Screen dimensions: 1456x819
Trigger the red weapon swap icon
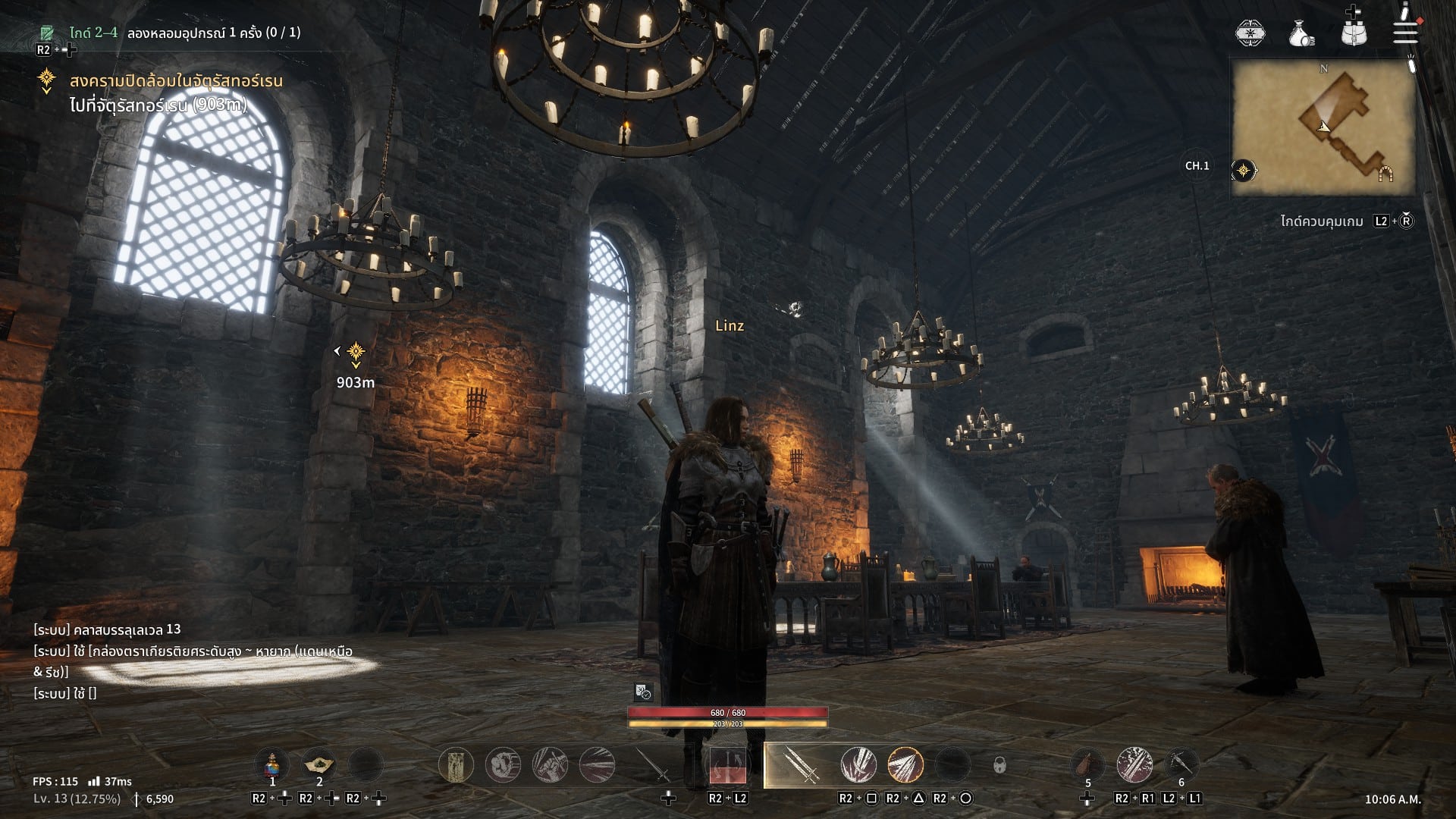[x=728, y=765]
